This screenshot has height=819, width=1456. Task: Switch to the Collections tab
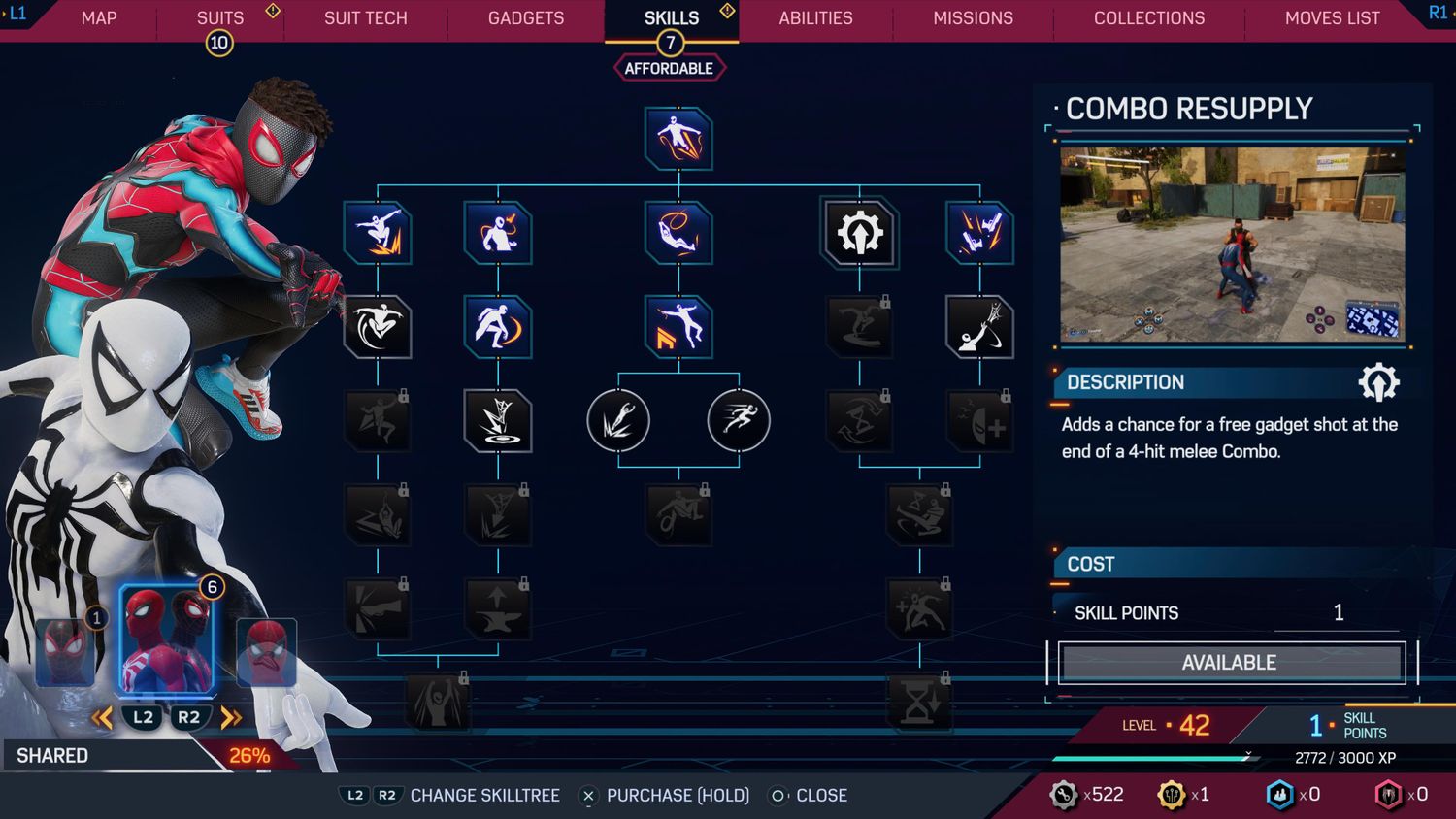coord(1148,18)
